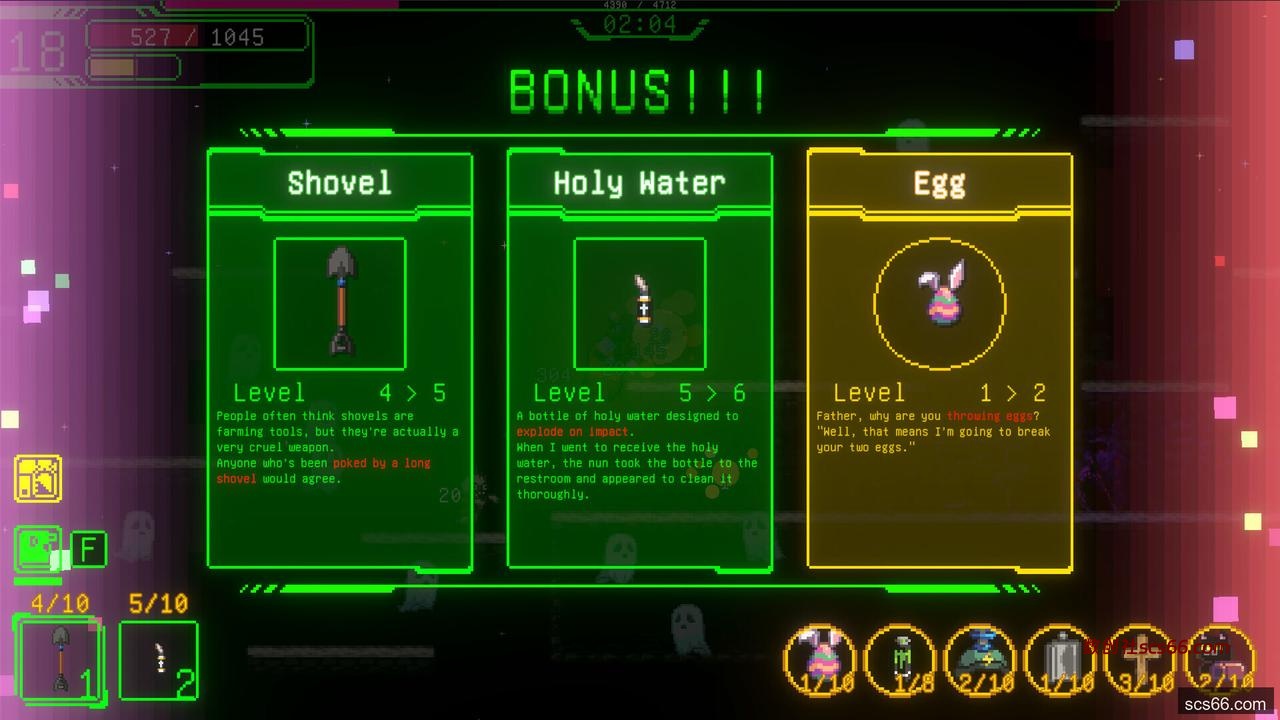Click the yellow map-like HUD icon

(38, 478)
